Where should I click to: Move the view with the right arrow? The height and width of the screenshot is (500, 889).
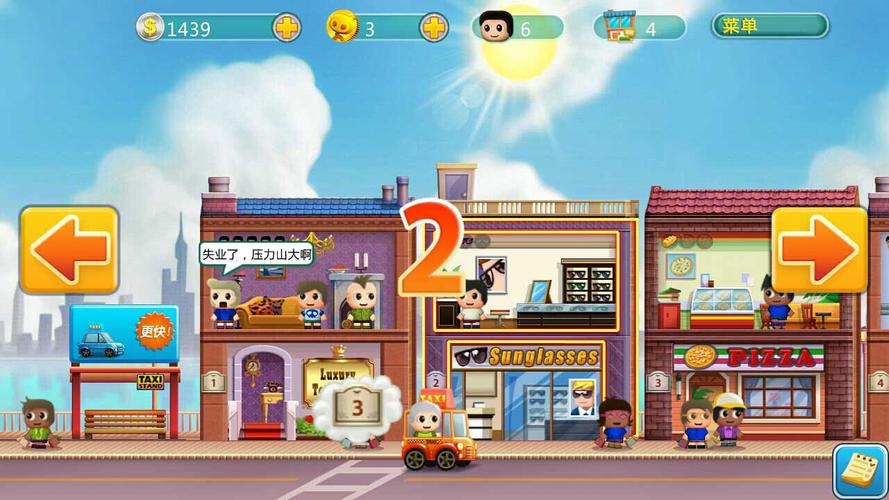[818, 249]
